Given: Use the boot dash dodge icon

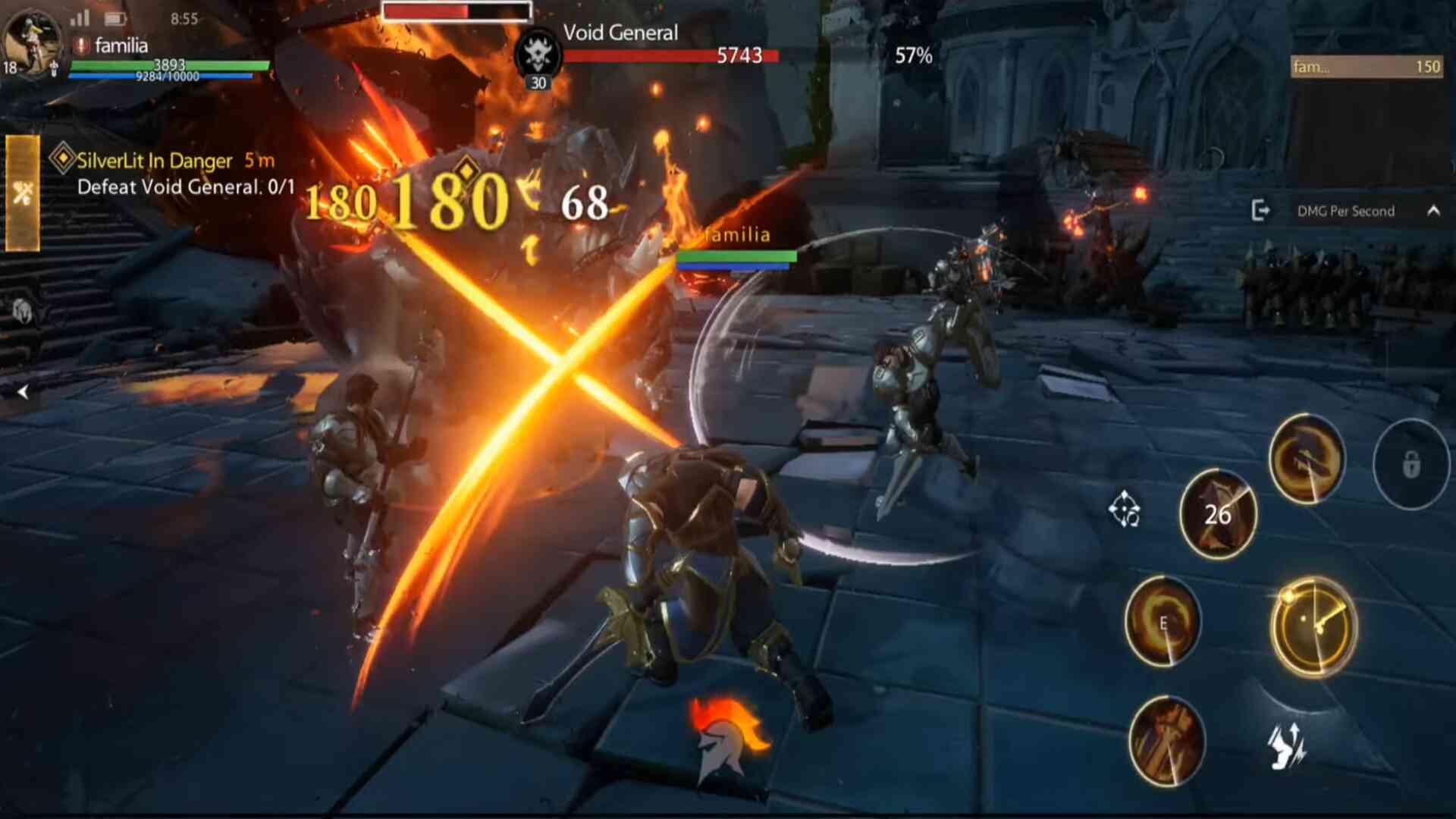Looking at the screenshot, I should 1287,745.
